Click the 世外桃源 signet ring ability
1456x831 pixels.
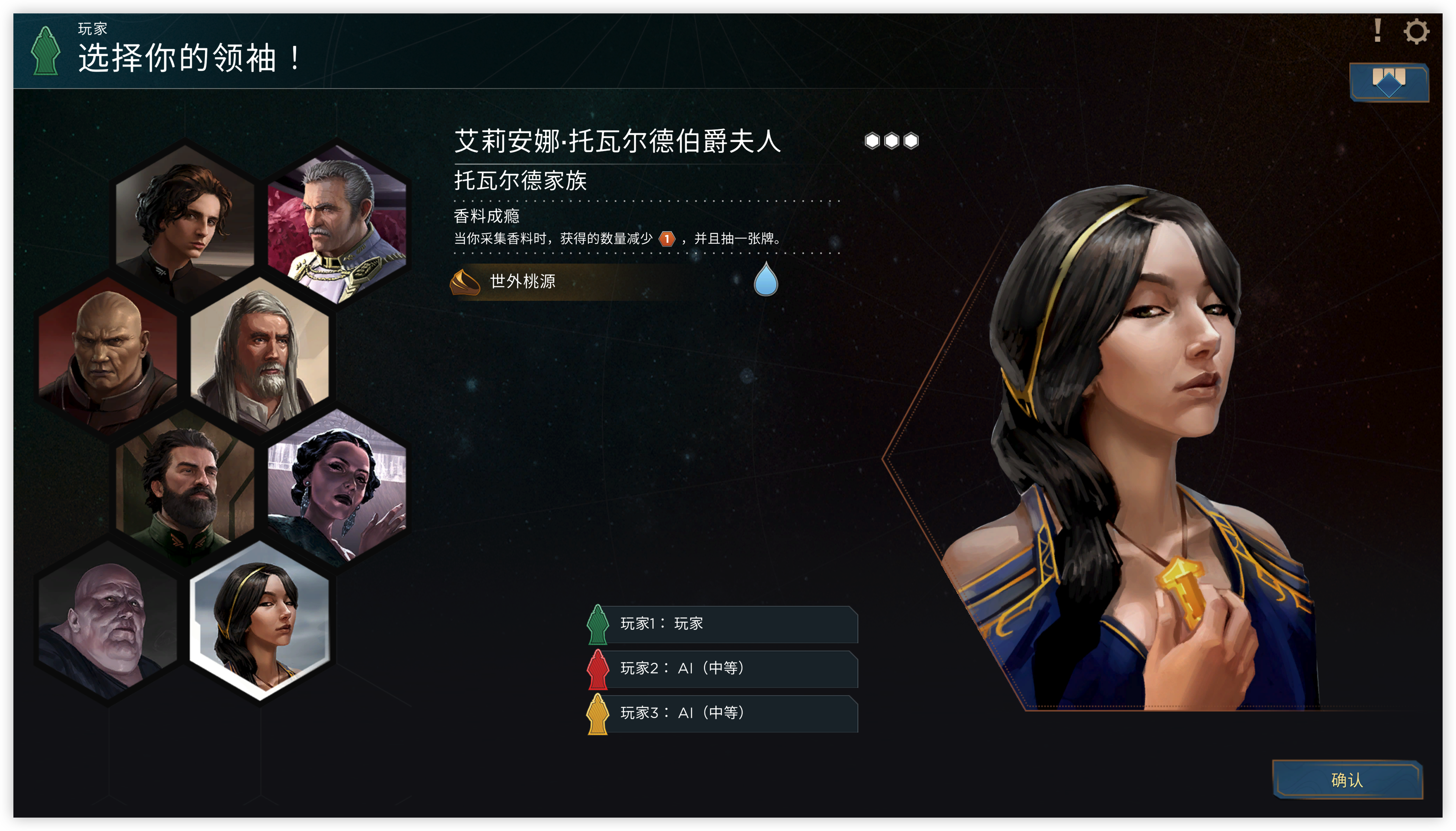point(522,281)
